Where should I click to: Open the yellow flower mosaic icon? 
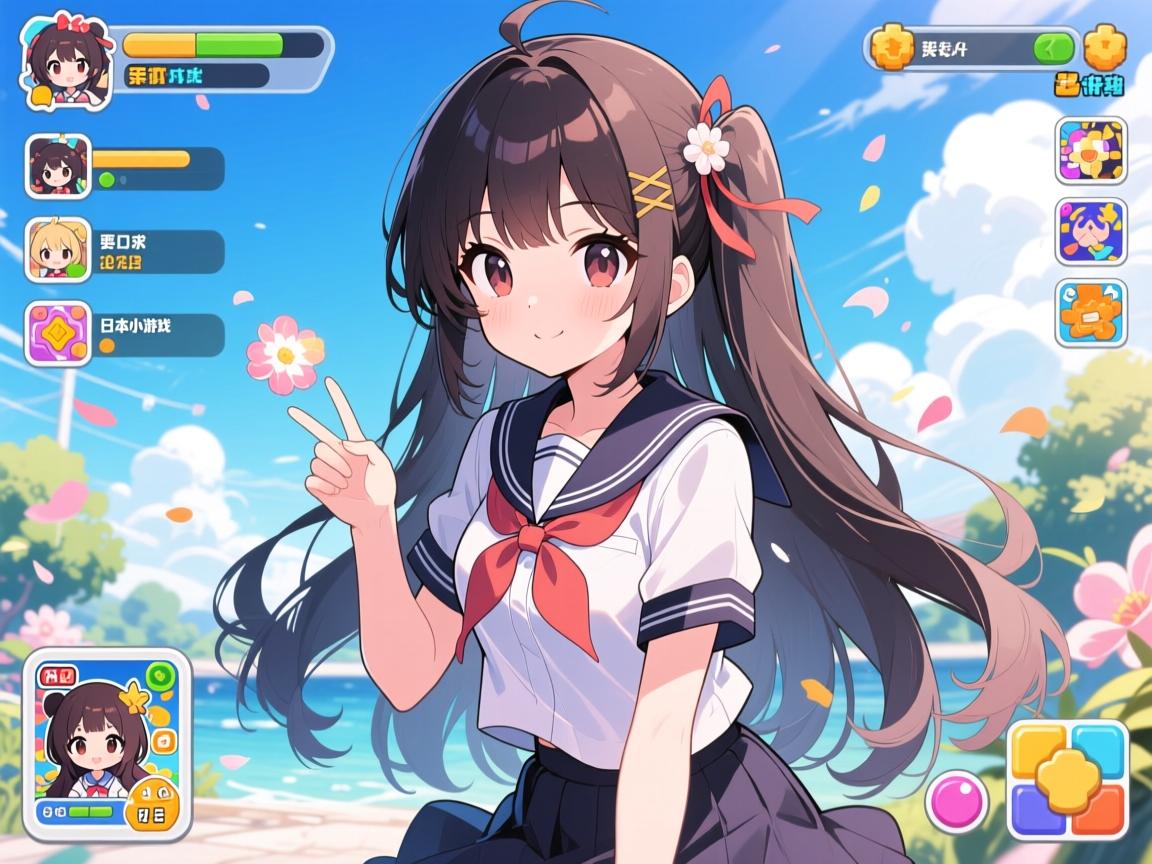tap(1090, 151)
